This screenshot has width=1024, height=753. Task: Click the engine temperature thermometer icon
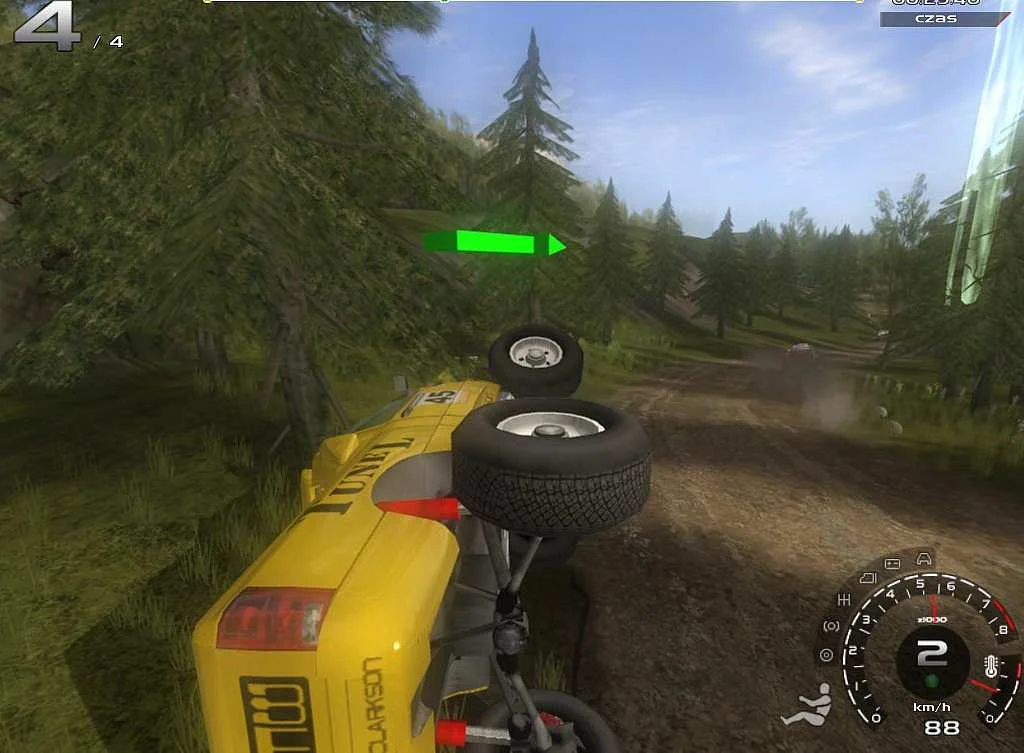[x=990, y=667]
